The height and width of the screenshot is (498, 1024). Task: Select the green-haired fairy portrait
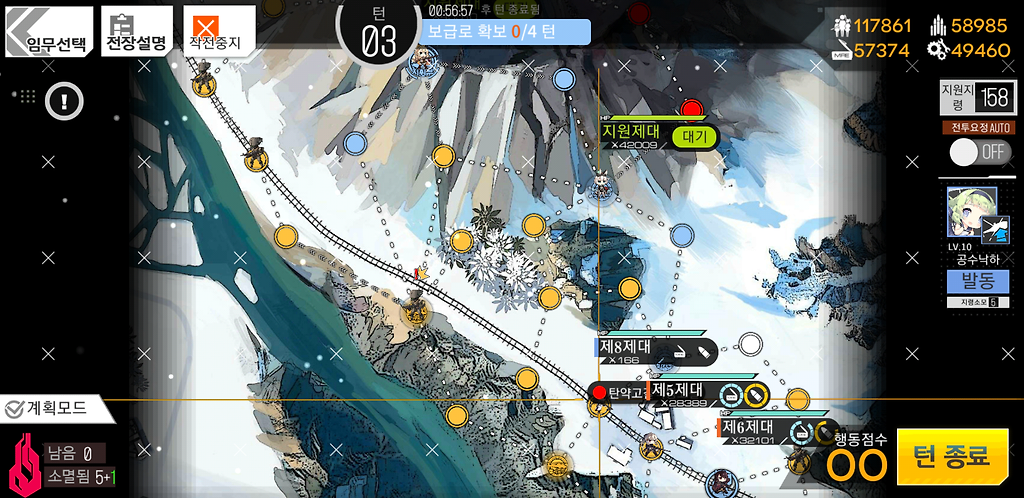[x=966, y=211]
